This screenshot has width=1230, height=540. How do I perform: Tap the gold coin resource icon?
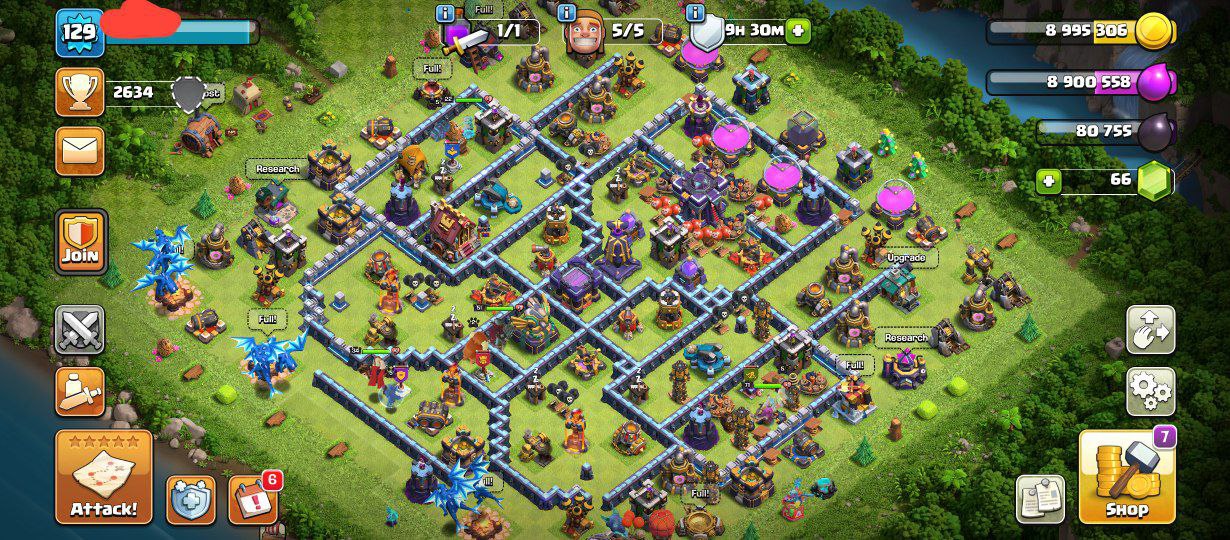click(x=1154, y=31)
